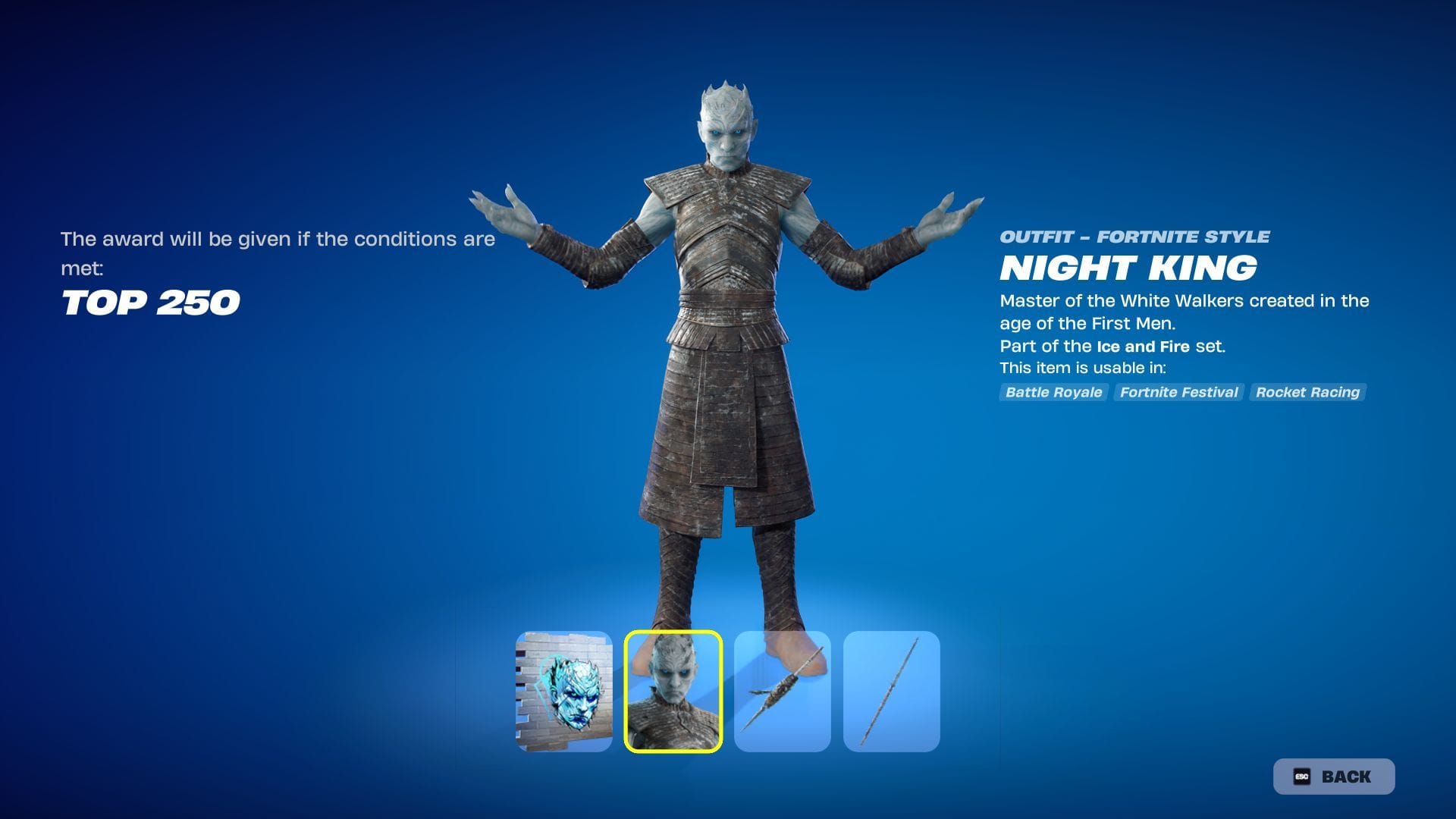Click the Fortnite Festival mode tag

point(1178,392)
